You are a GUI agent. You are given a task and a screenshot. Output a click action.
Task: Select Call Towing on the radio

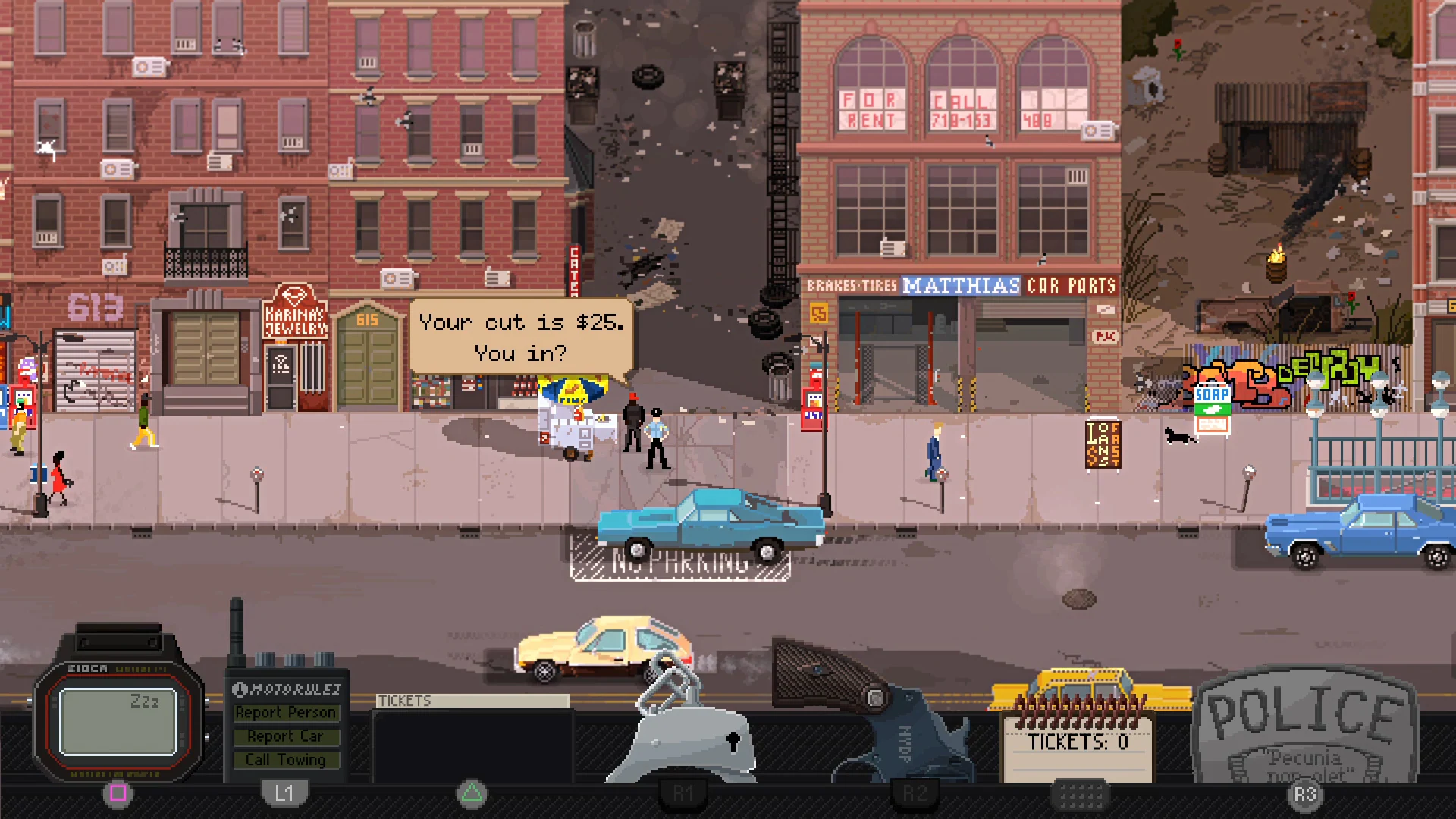287,759
